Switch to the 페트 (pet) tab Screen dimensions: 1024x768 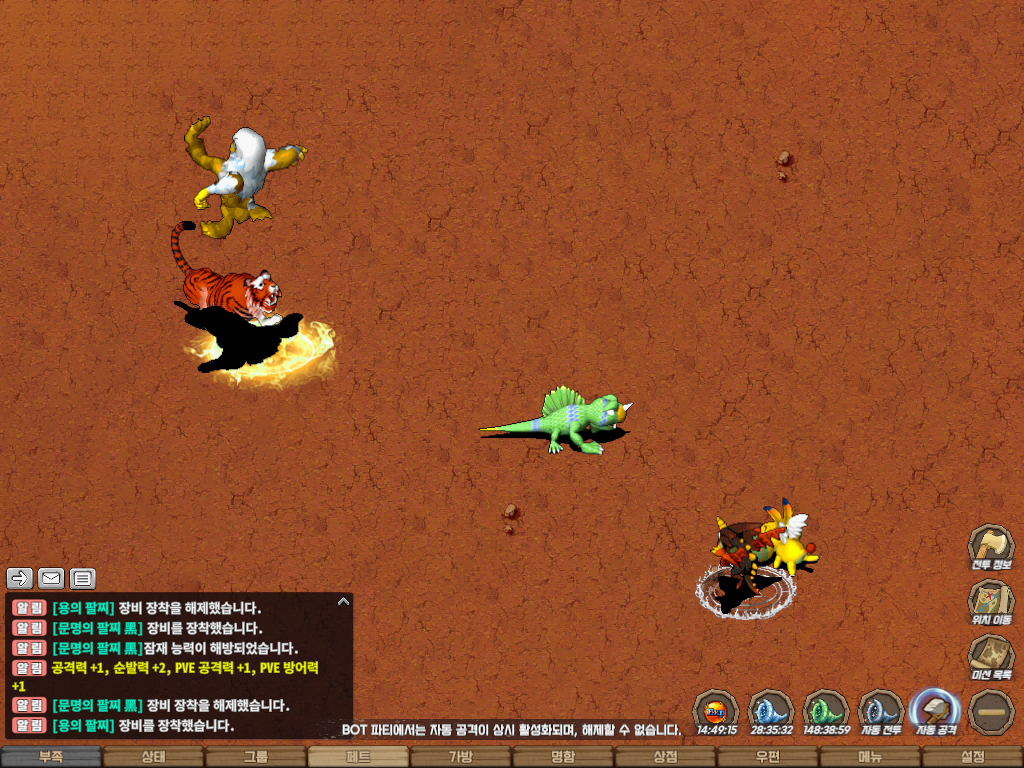358,757
